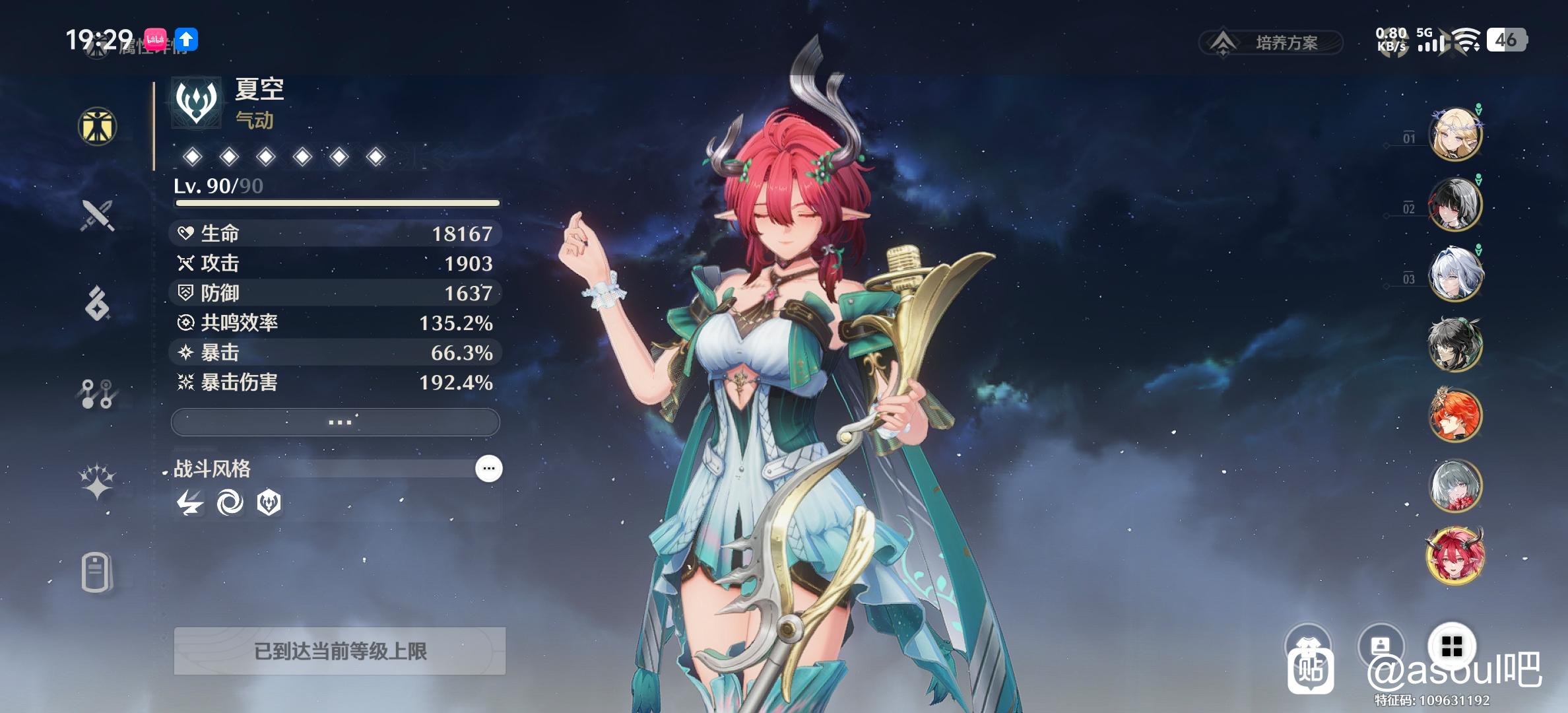Select the attributes tab with the figure icon

coord(98,126)
